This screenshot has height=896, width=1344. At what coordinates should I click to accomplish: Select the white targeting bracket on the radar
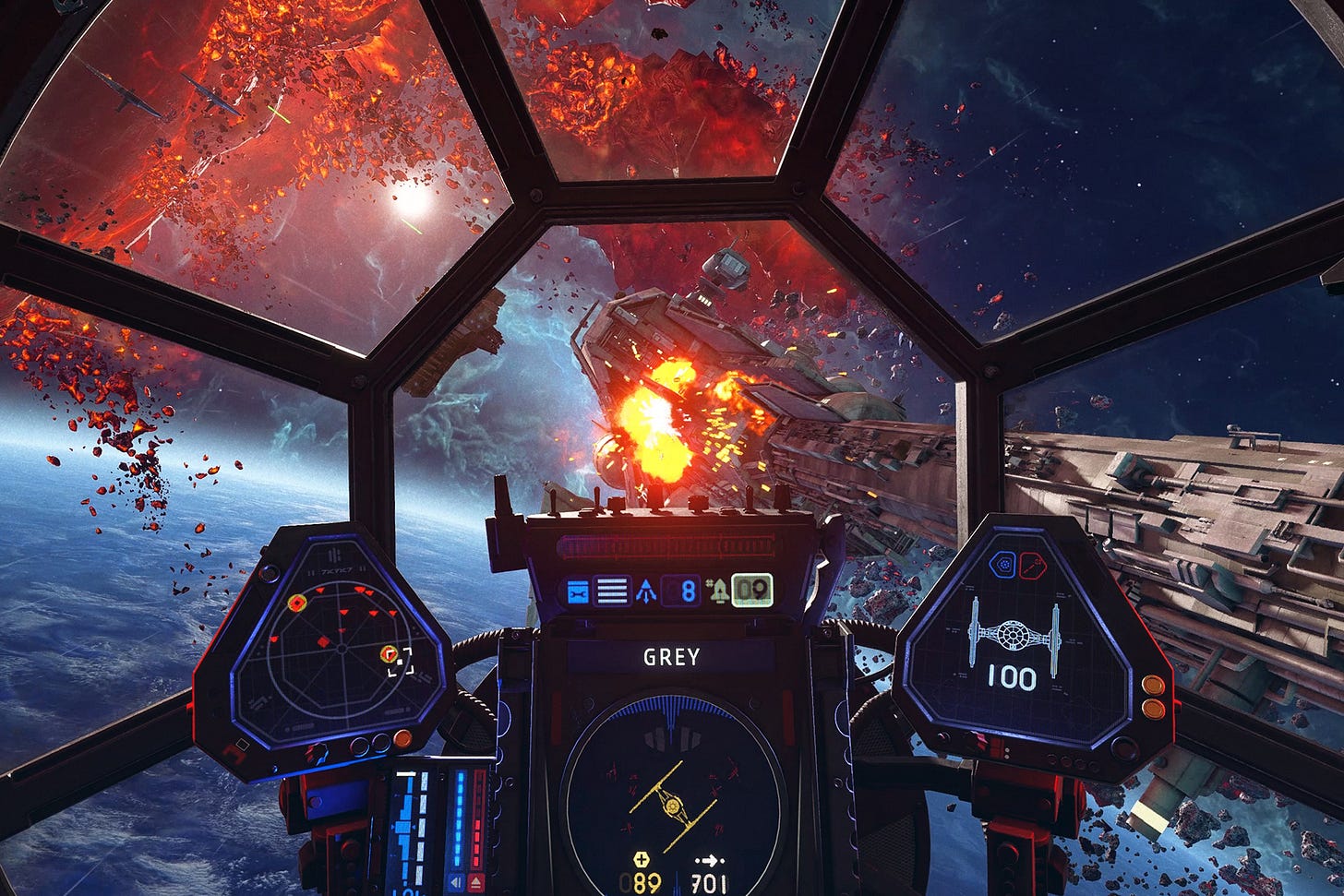click(x=401, y=662)
